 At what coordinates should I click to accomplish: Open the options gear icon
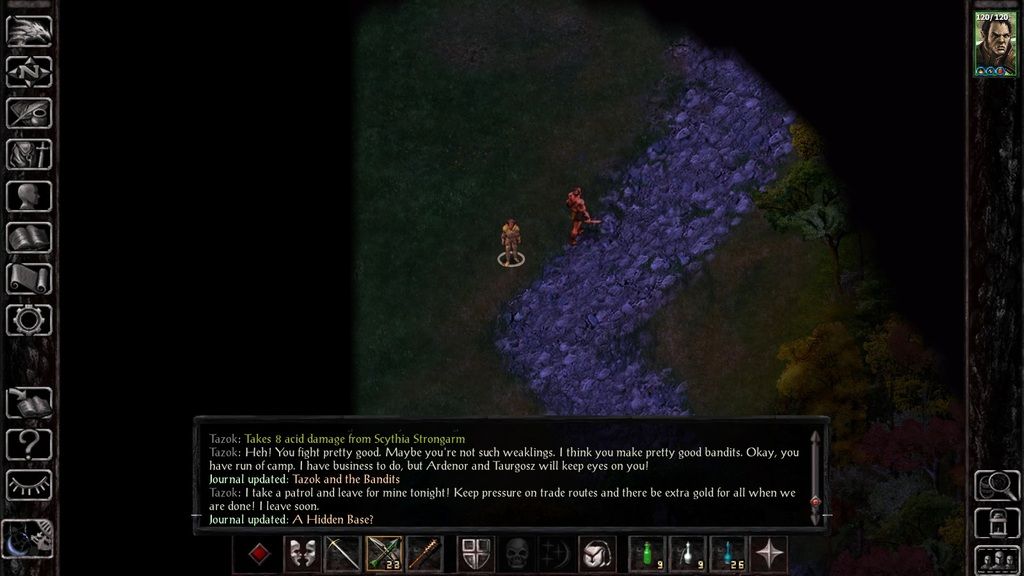(29, 320)
